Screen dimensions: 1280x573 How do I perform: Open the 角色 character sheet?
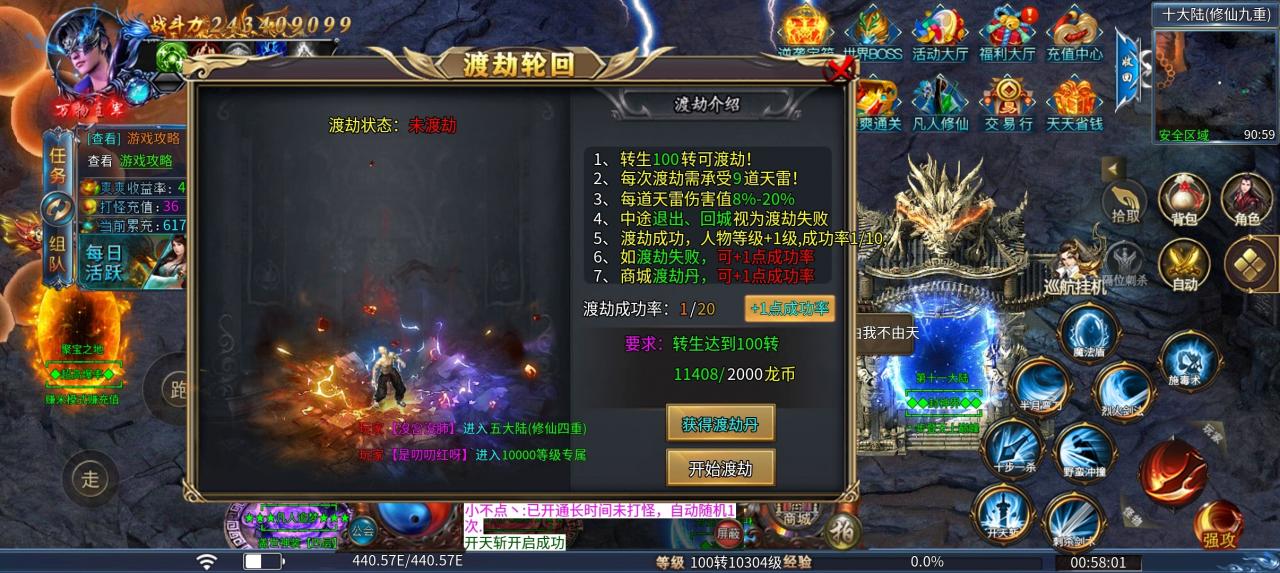click(1246, 199)
